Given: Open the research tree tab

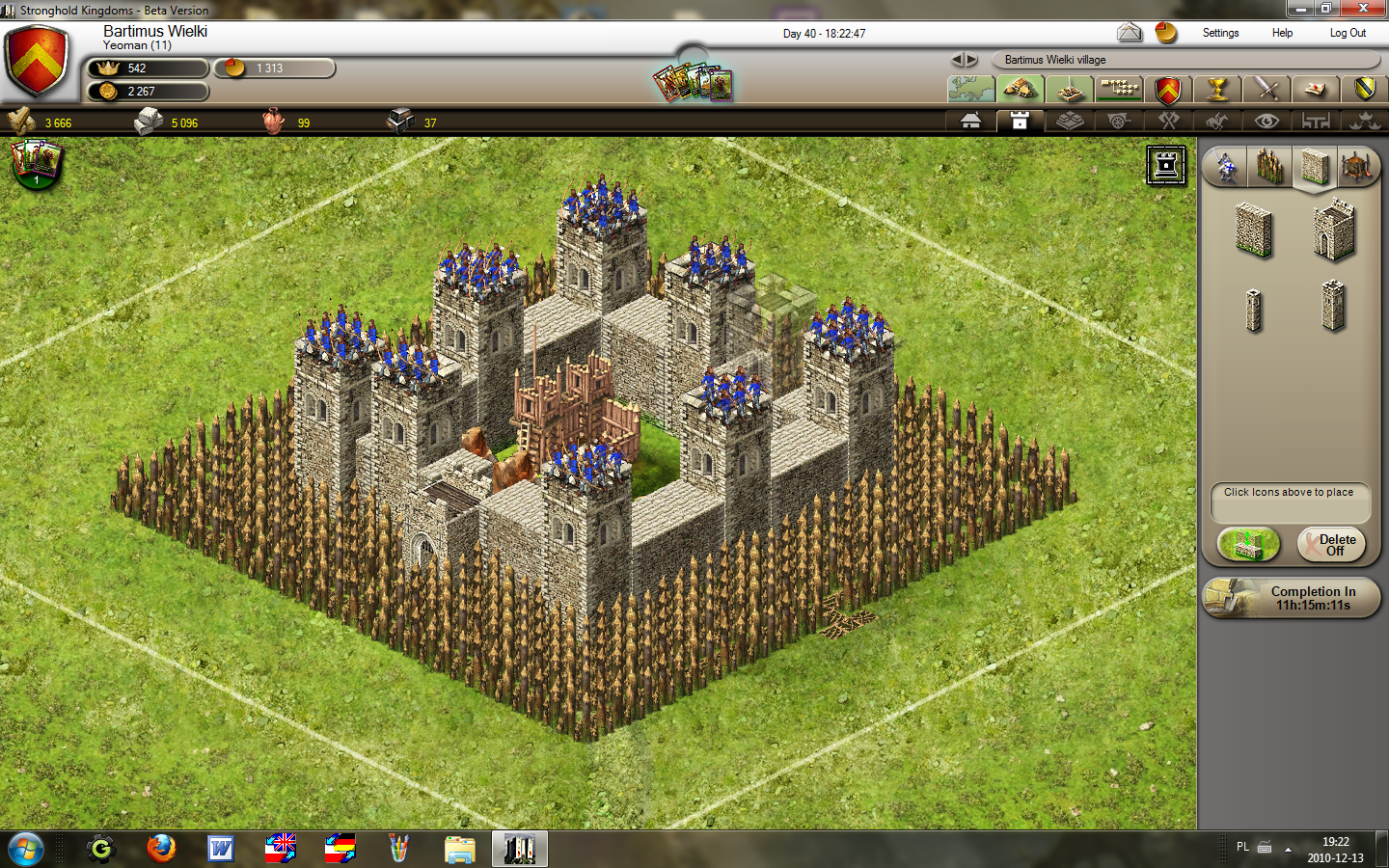Looking at the screenshot, I should point(1119,90).
